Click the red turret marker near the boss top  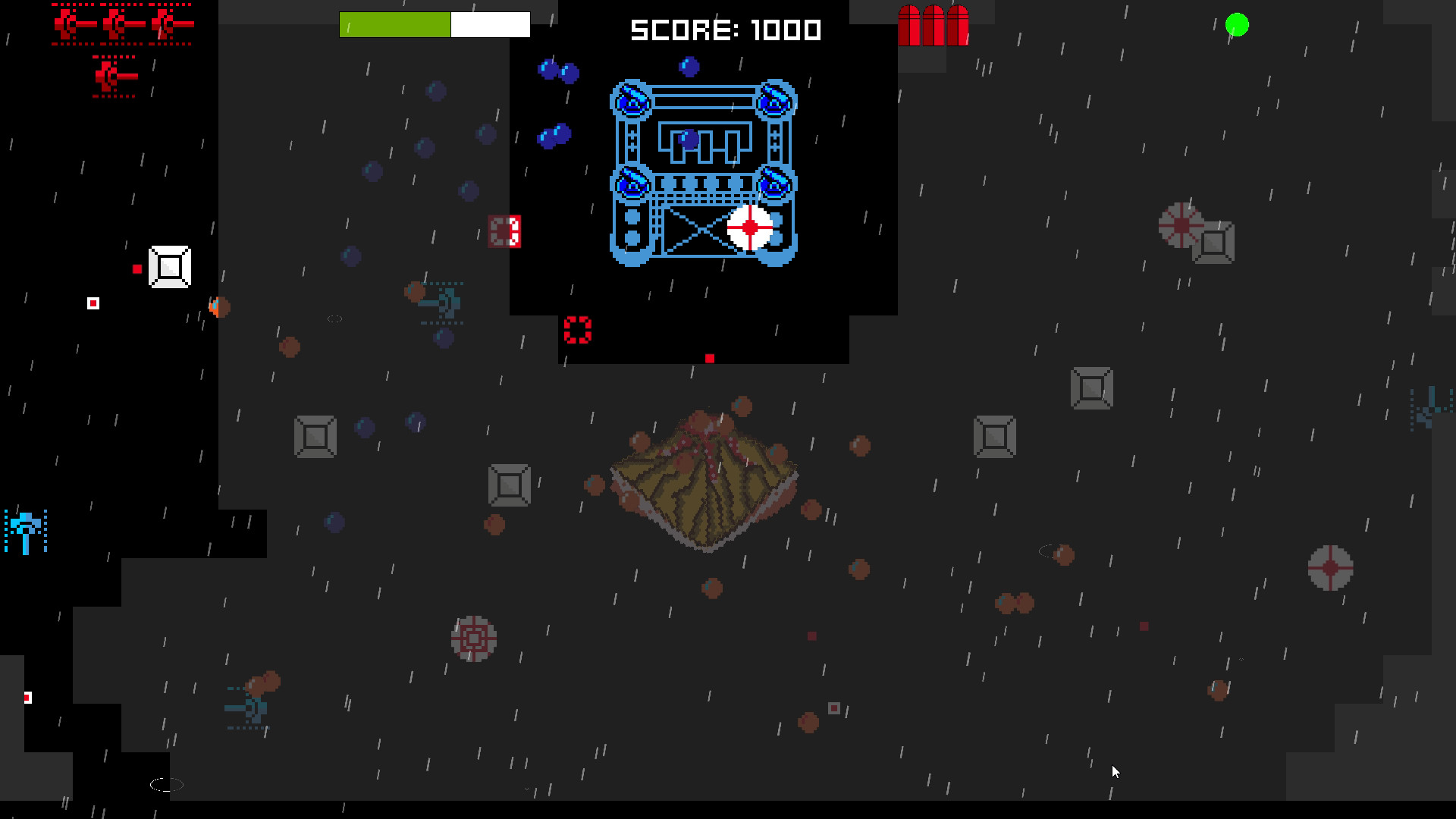point(504,229)
